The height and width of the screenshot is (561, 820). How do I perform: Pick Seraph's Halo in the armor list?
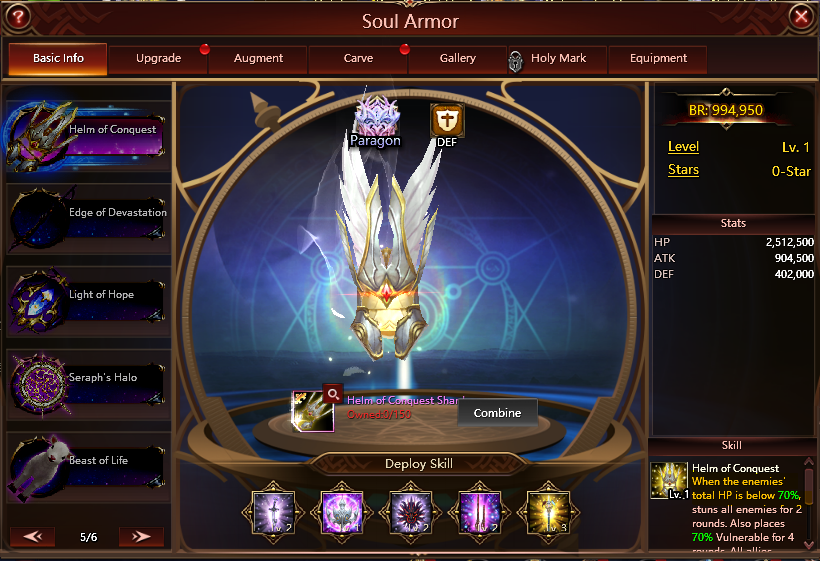(x=87, y=380)
